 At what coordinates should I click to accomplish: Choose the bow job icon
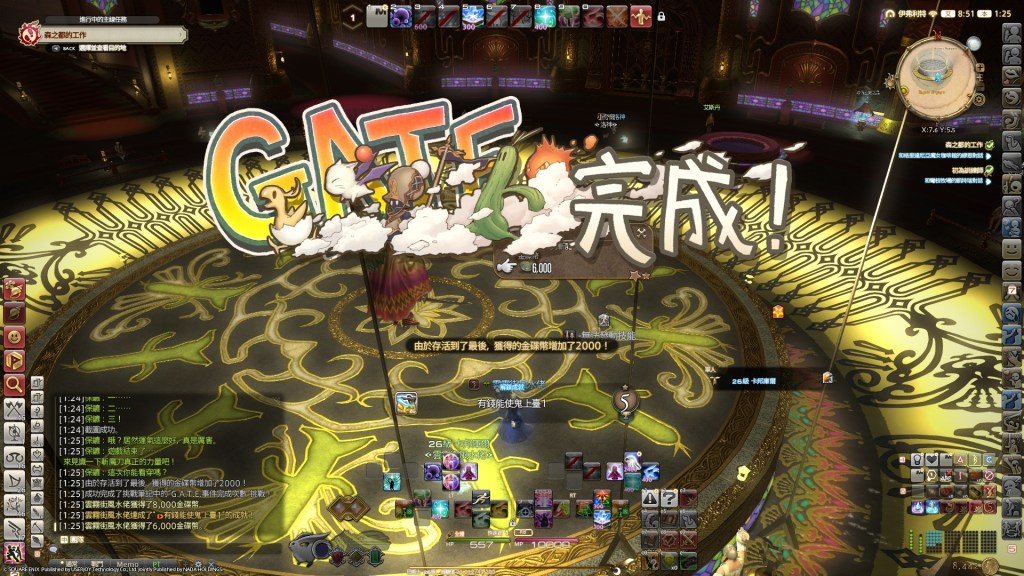[x=15, y=481]
